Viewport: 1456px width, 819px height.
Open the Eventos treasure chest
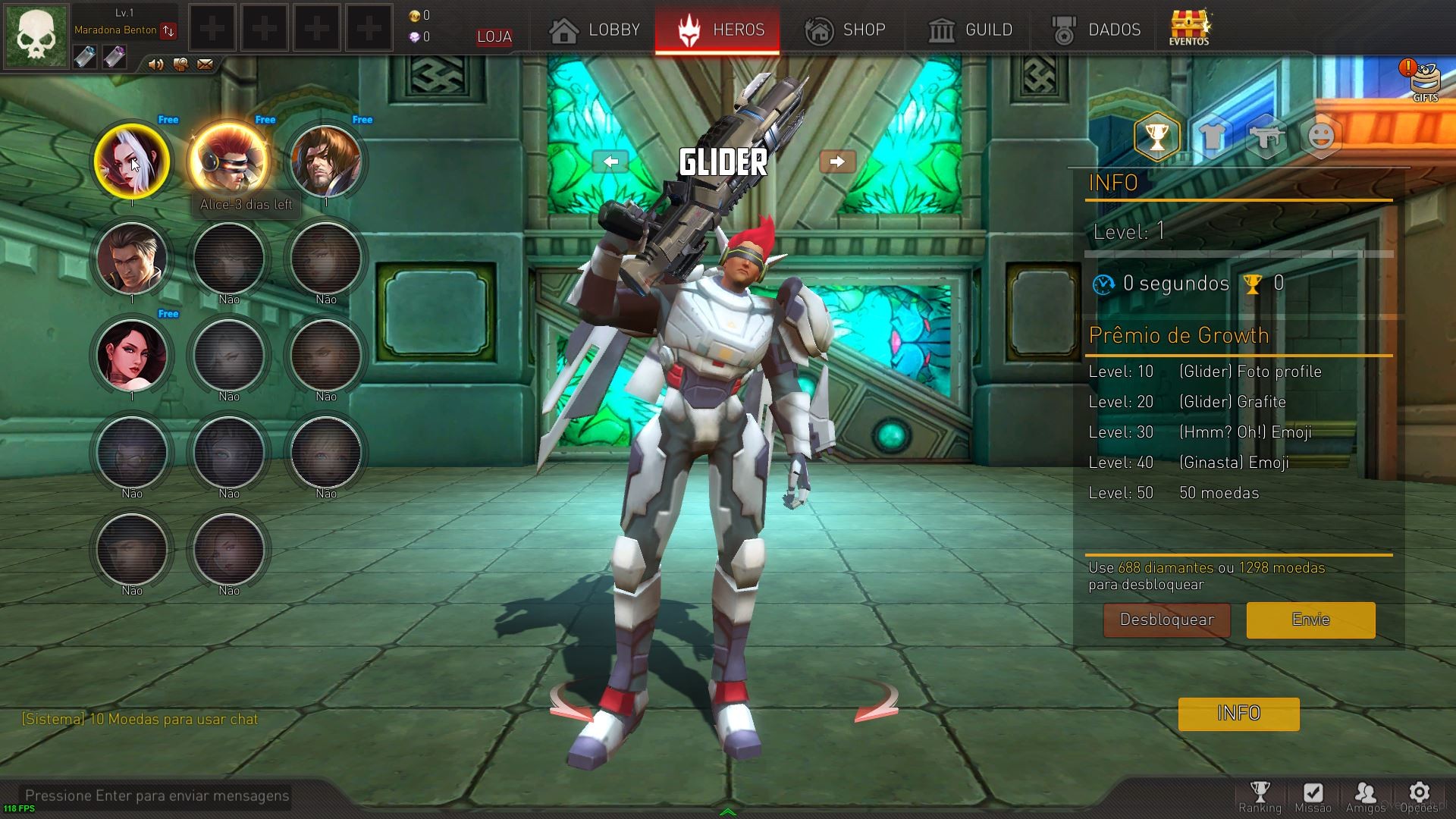(1189, 28)
